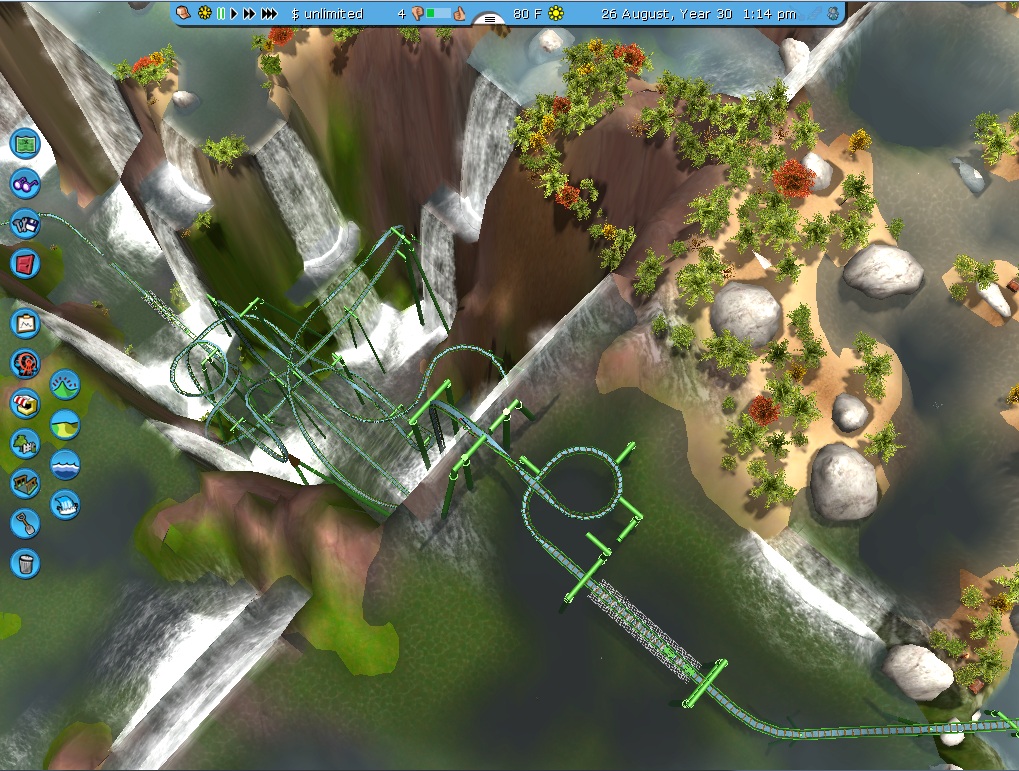Open the paths and queues builder
The width and height of the screenshot is (1019, 771).
25,483
